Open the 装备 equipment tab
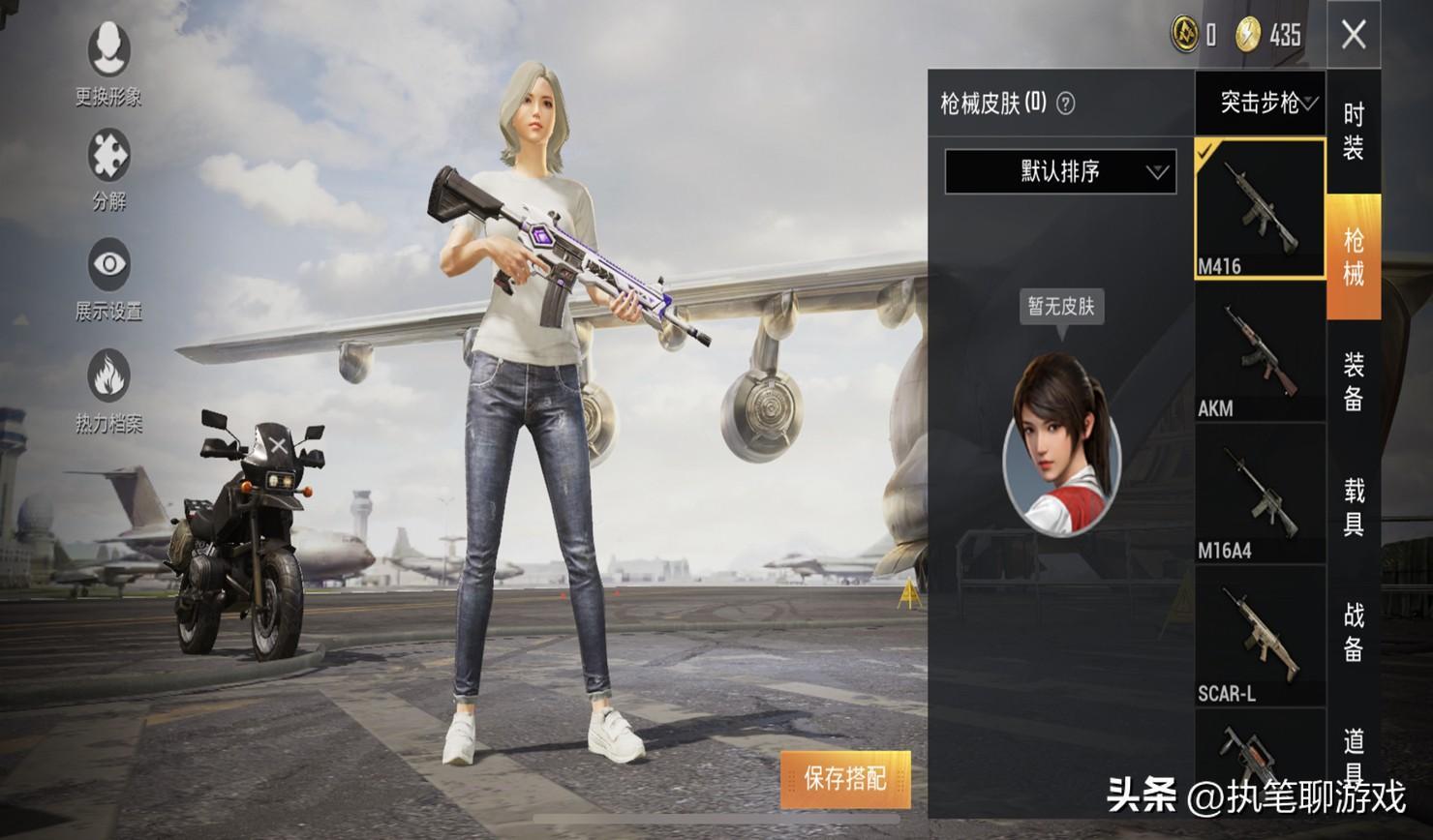The width and height of the screenshot is (1433, 840). [x=1354, y=381]
